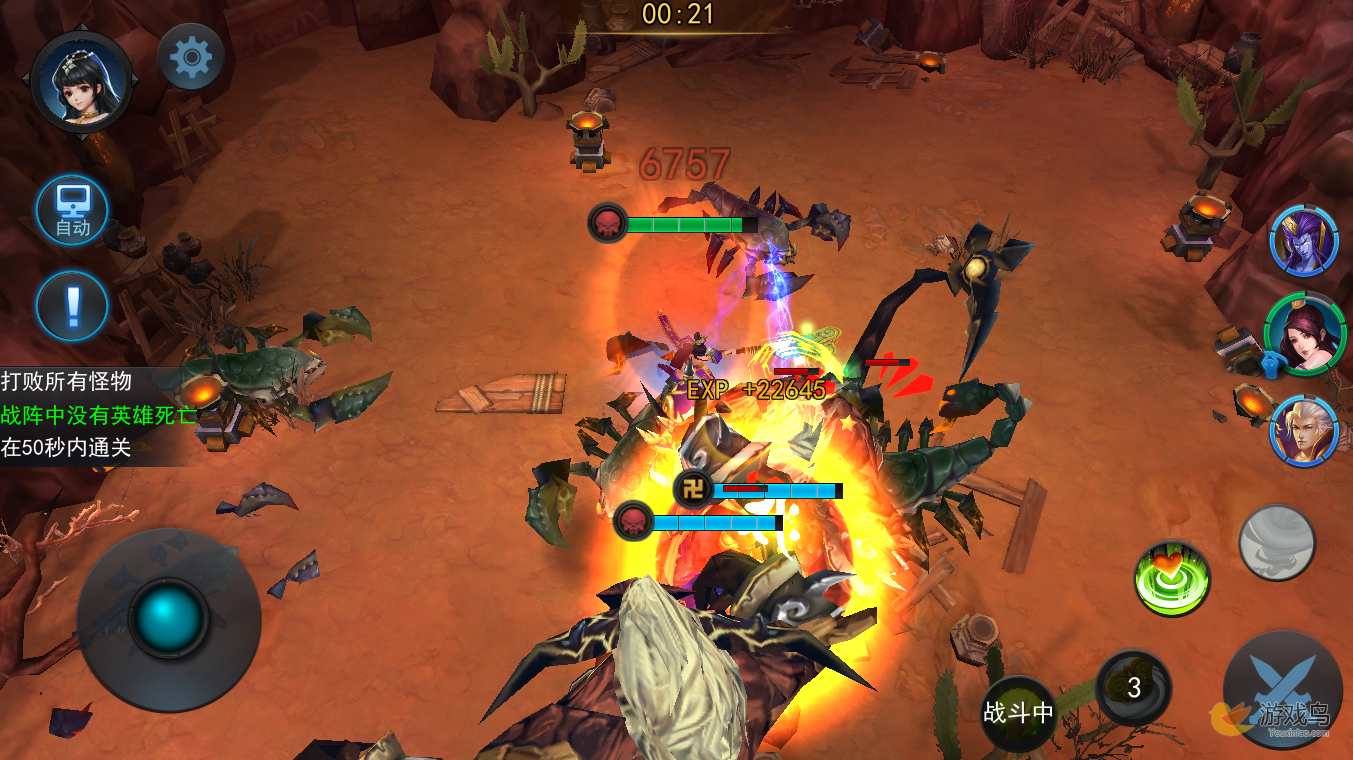This screenshot has height=760, width=1353.
Task: Click the 打败所有怪物 objective line
Action: 67,381
